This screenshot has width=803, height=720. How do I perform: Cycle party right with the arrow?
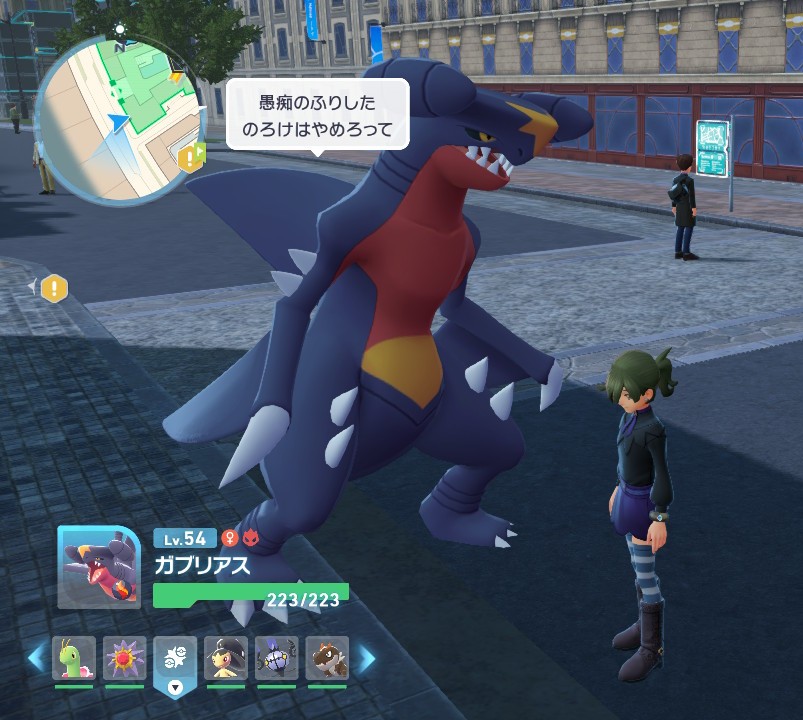click(x=366, y=658)
